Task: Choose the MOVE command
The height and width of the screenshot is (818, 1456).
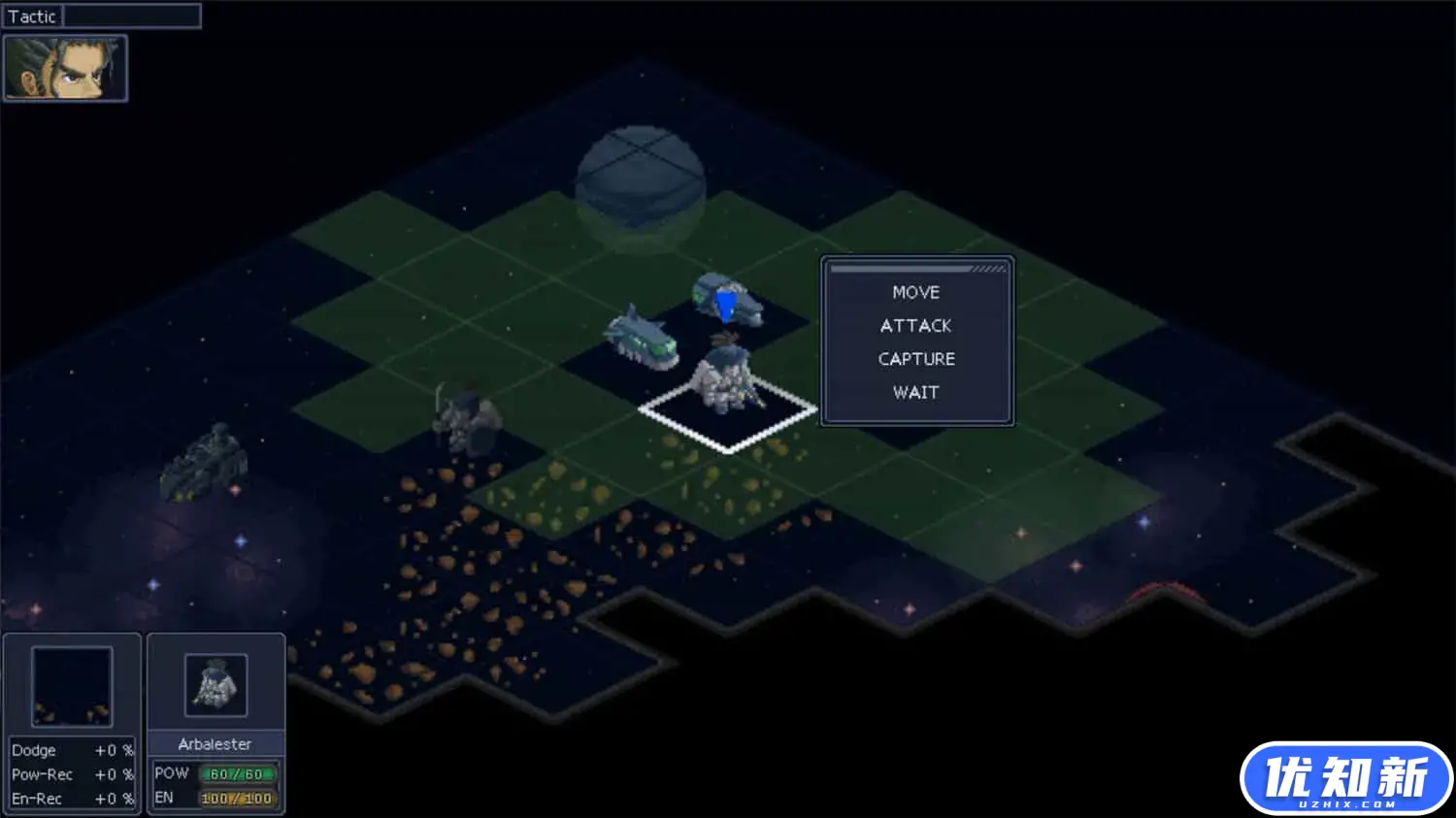Action: click(x=915, y=291)
